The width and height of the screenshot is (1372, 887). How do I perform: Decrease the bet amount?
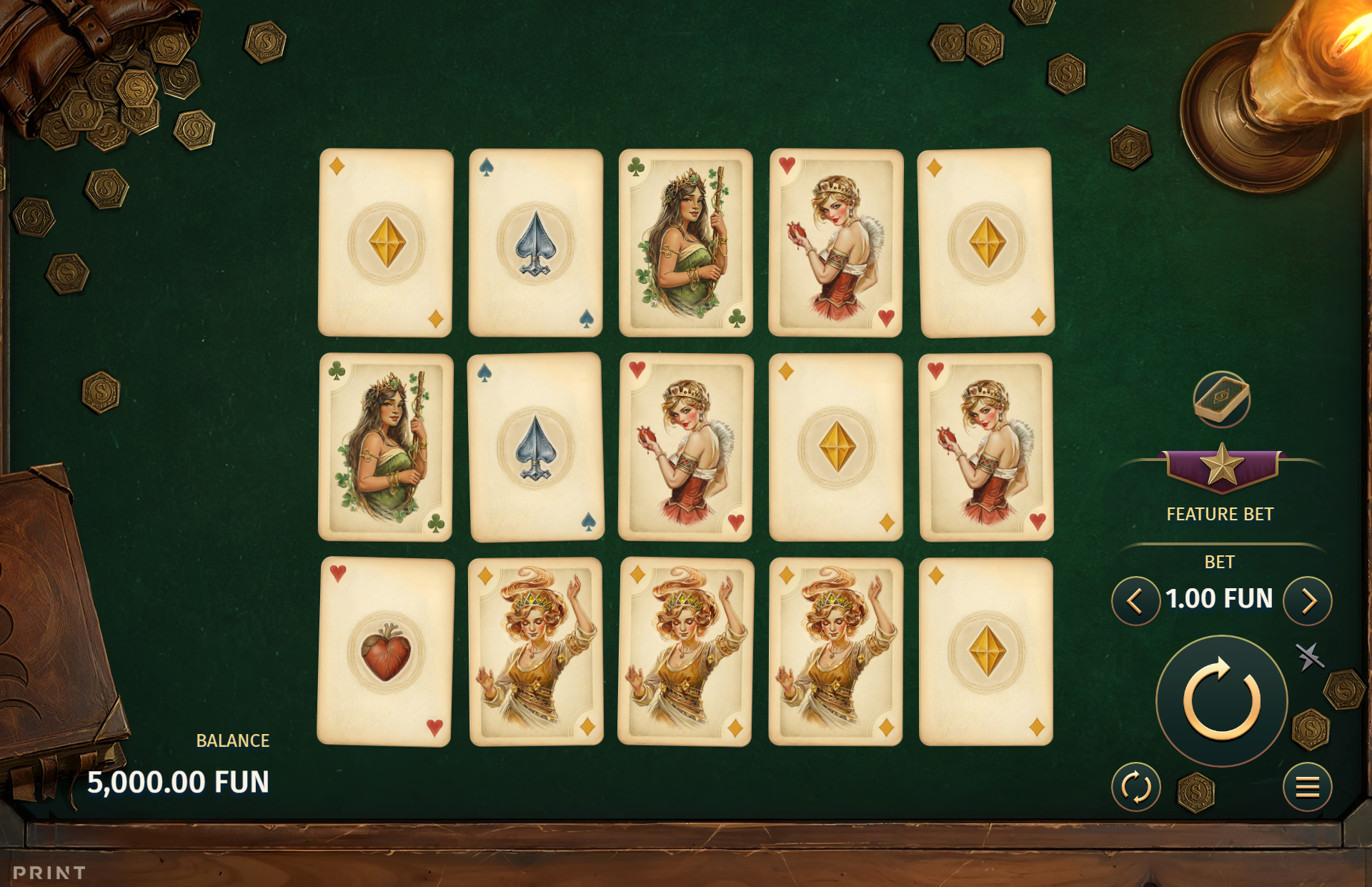1135,601
